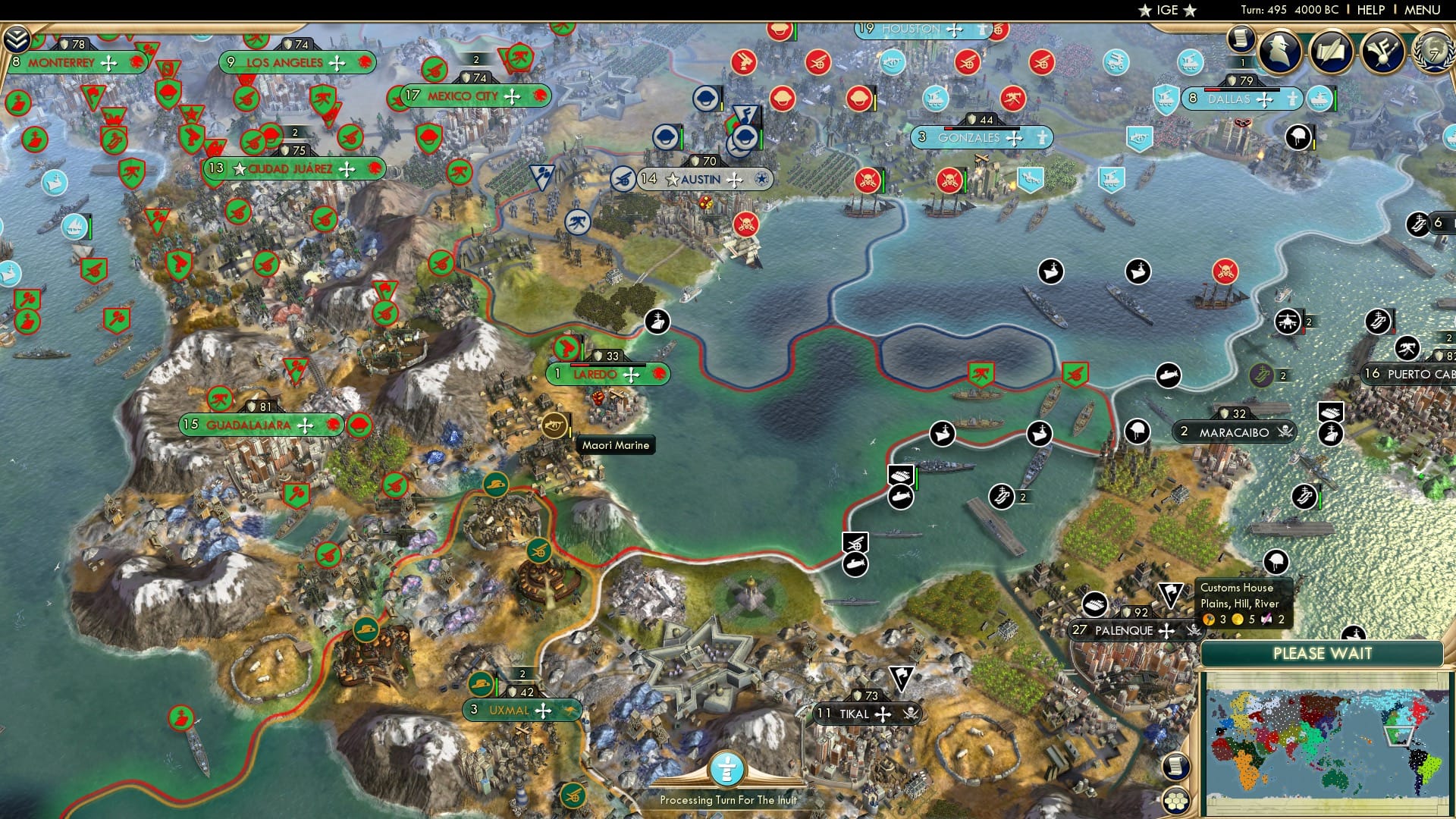Select the Maori Marine unit icon

click(556, 425)
